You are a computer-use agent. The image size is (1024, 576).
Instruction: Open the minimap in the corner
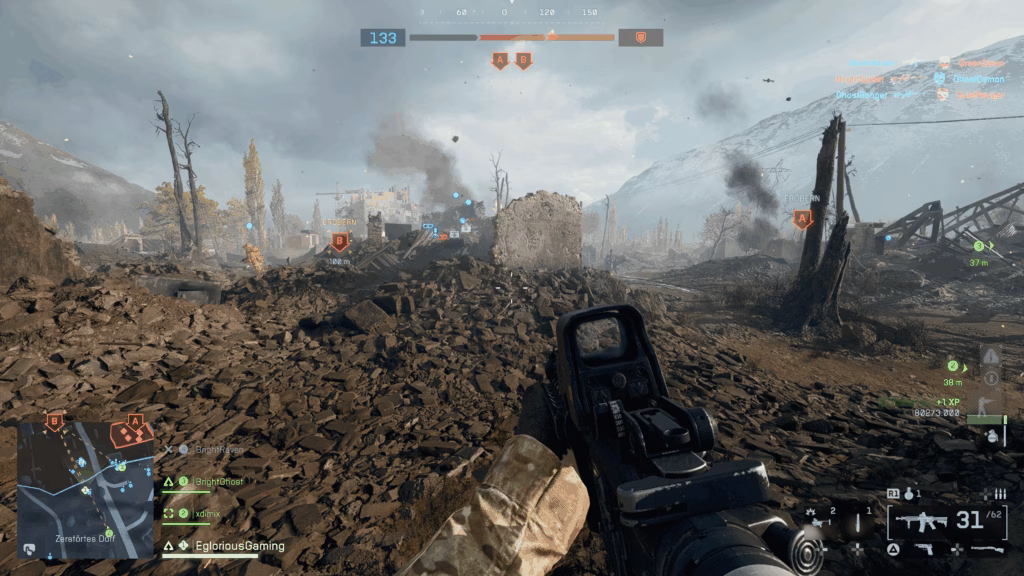tap(85, 489)
